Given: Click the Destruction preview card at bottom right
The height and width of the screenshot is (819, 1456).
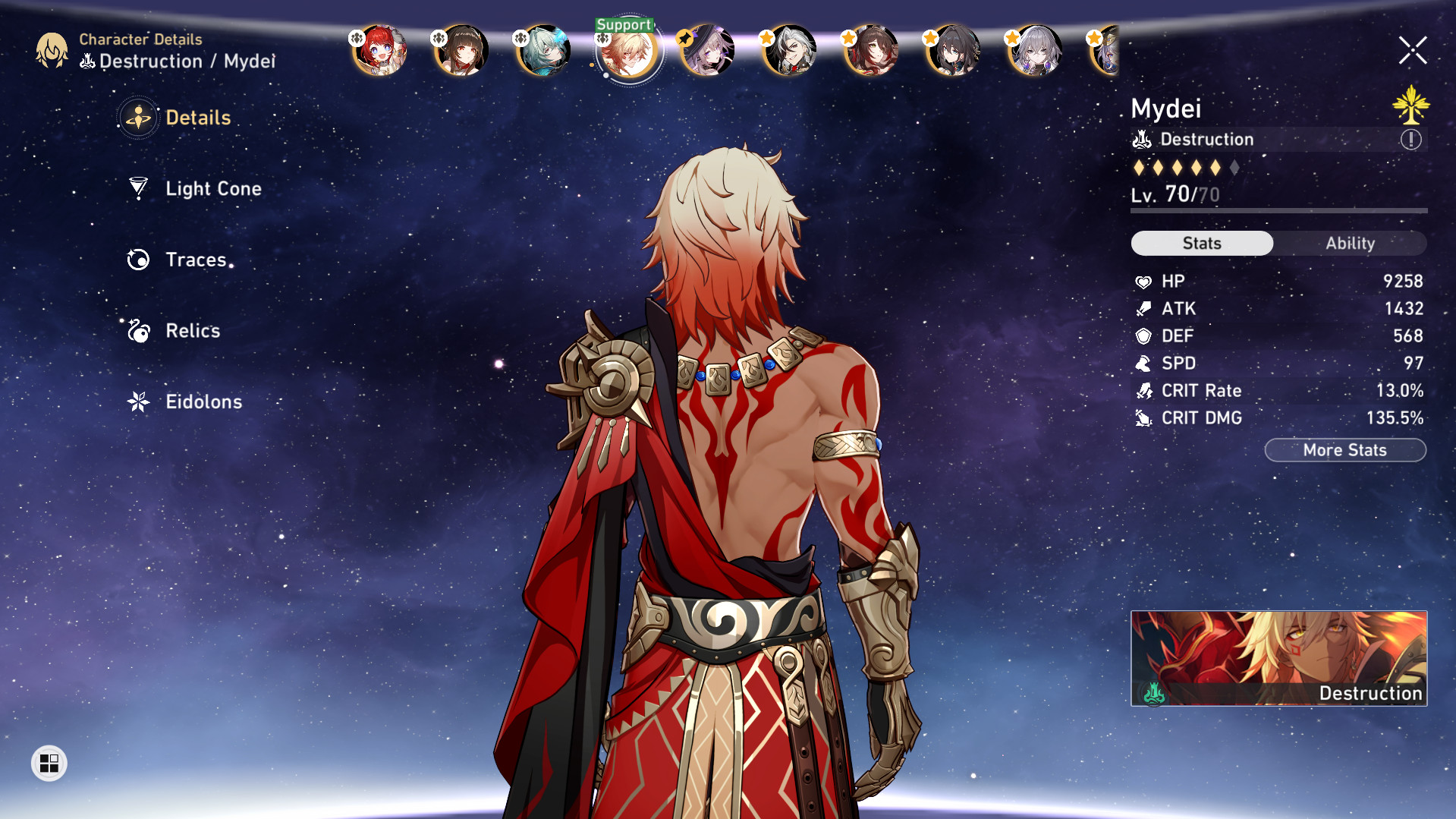Looking at the screenshot, I should pos(1278,658).
